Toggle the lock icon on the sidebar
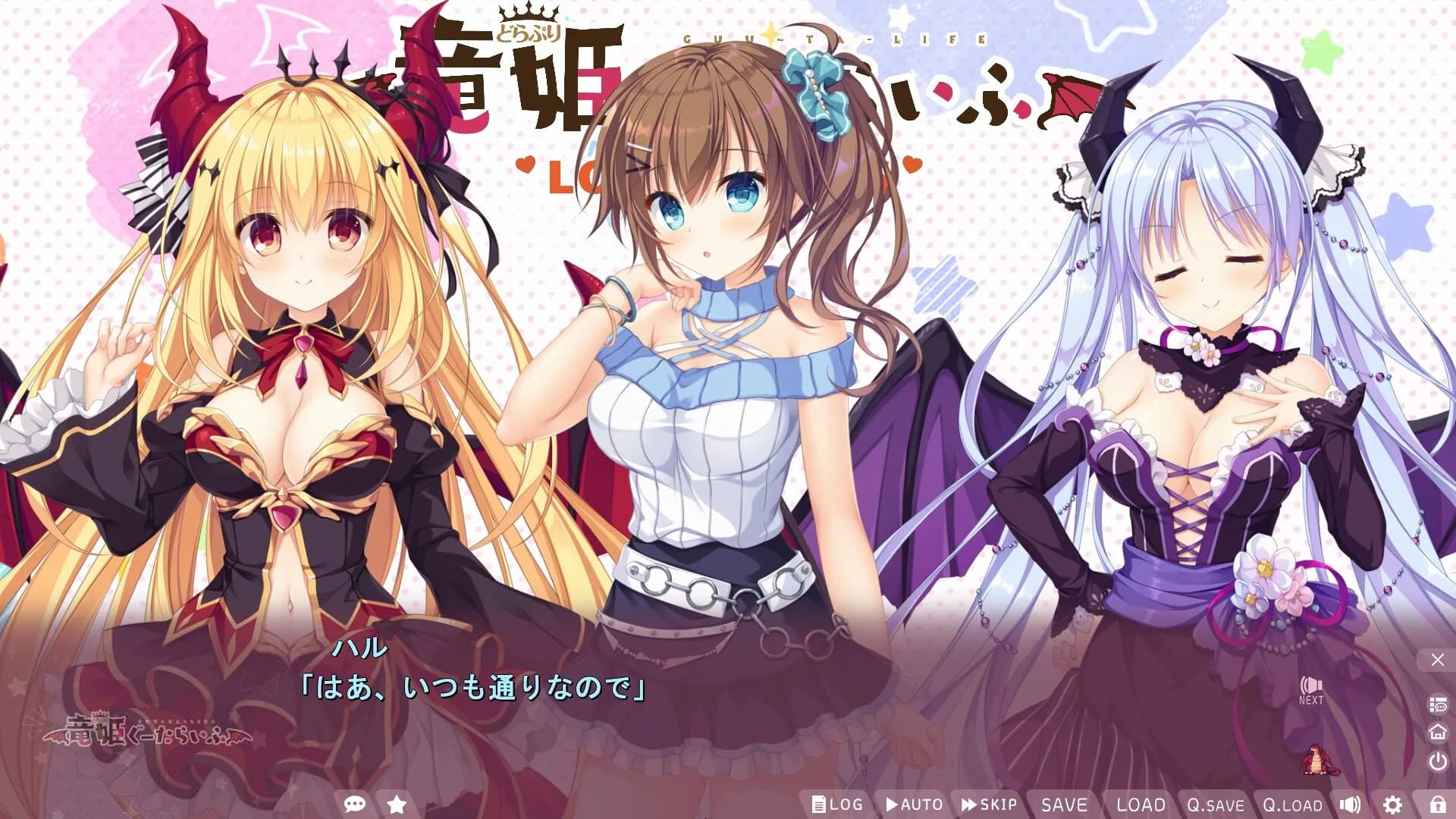This screenshot has height=819, width=1456. (1438, 805)
